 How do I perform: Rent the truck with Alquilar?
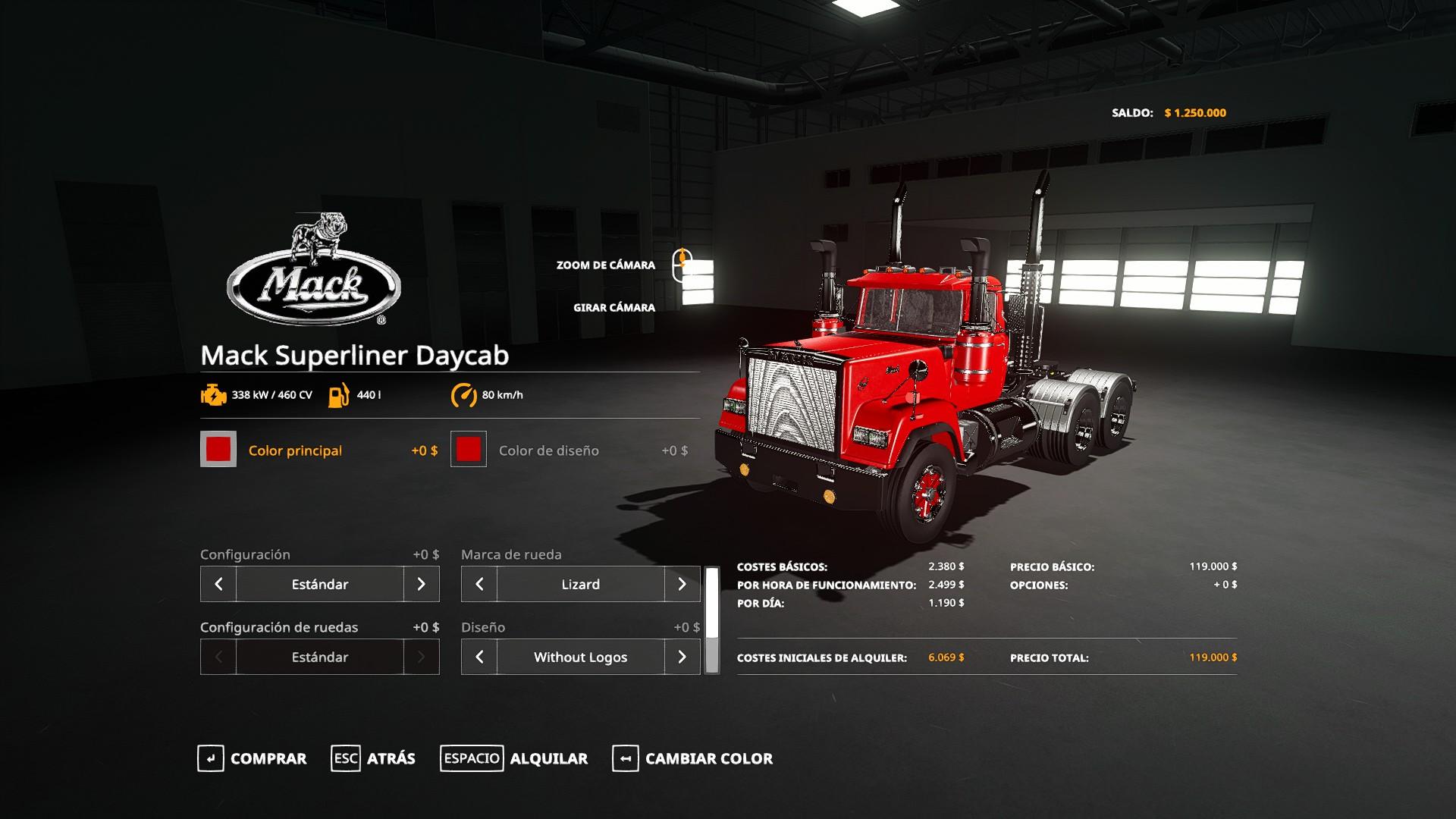pos(514,758)
